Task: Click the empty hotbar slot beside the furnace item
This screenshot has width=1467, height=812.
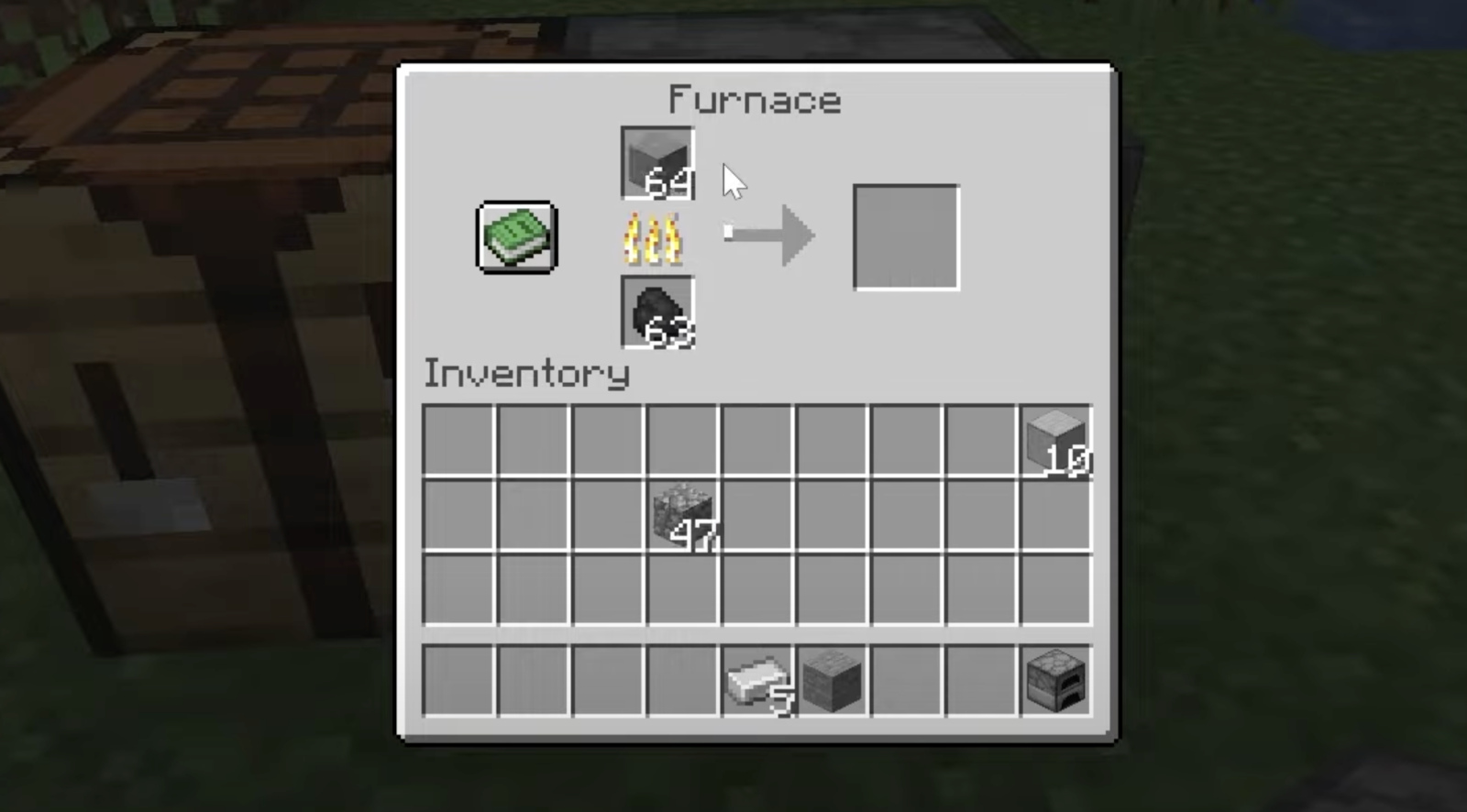Action: click(x=982, y=680)
